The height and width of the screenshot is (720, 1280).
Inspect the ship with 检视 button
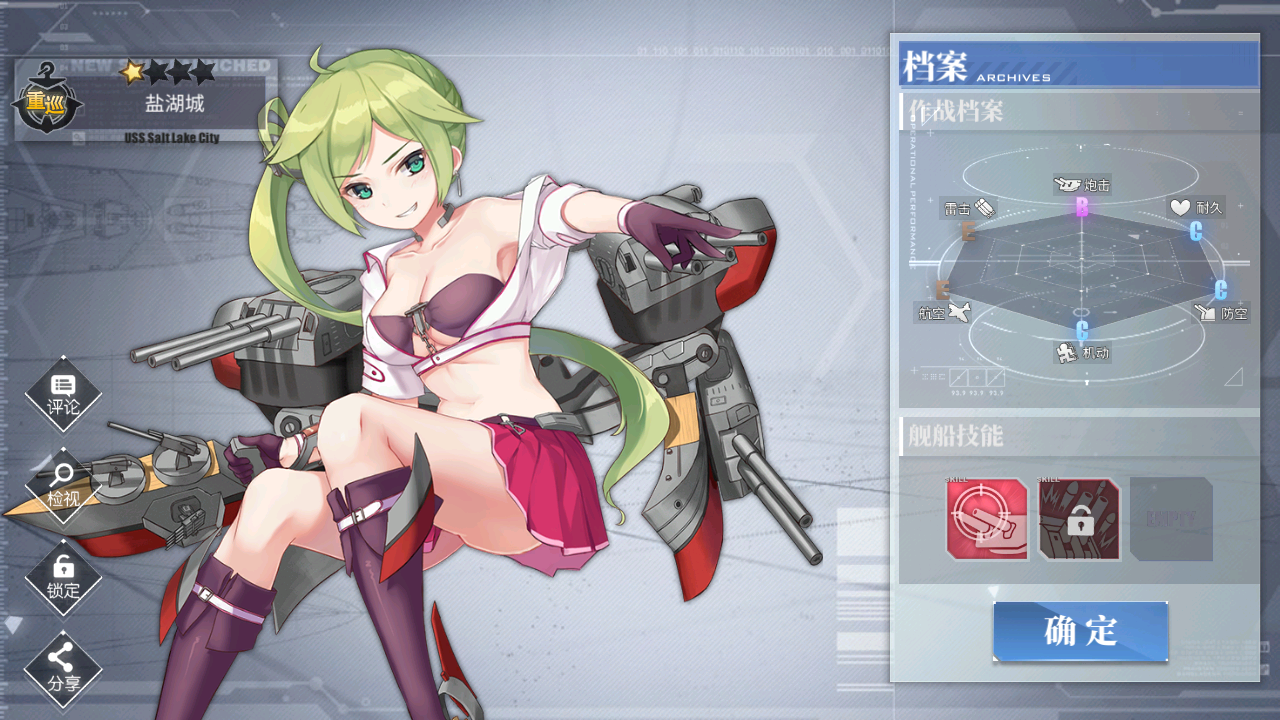click(63, 485)
